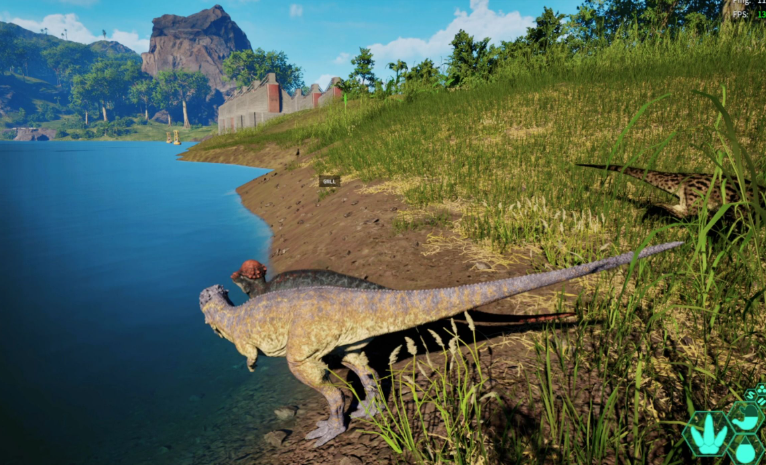Select the stomach hunger hexagon icon
Screen dimensions: 766x465
pyautogui.click(x=744, y=415)
